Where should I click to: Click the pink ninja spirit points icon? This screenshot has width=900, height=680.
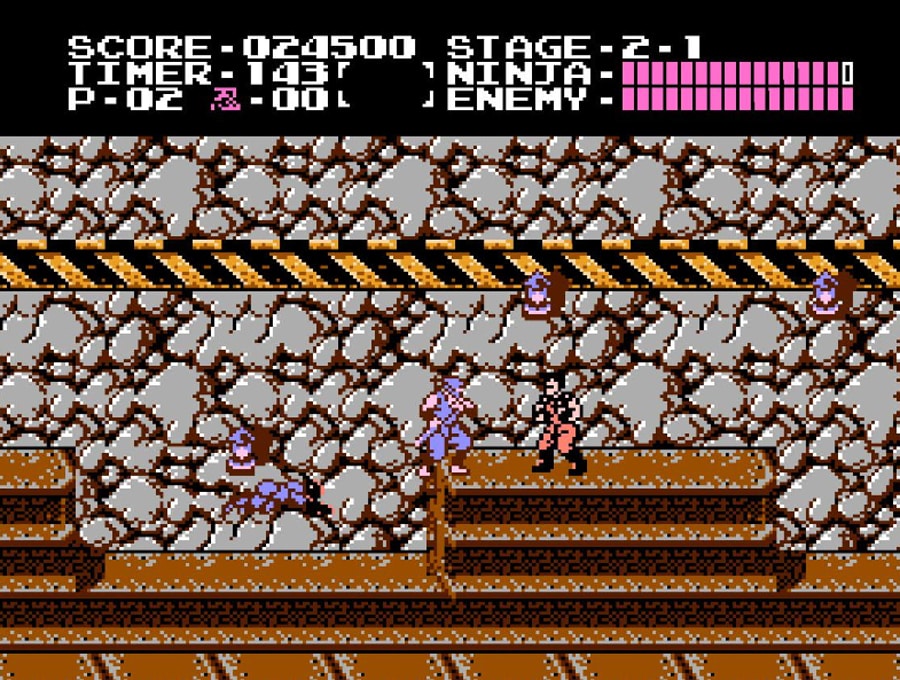click(x=220, y=99)
